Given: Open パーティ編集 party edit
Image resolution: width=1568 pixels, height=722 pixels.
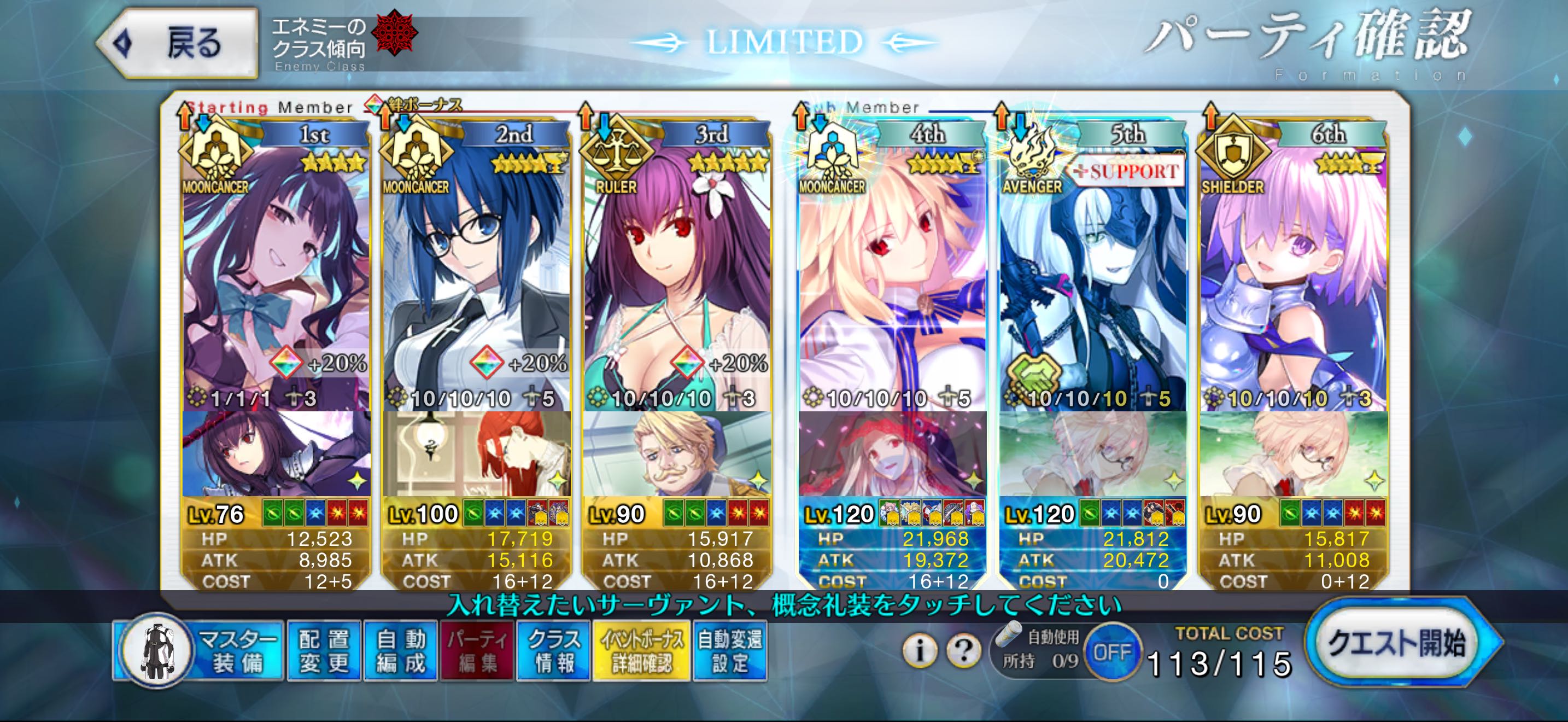Looking at the screenshot, I should pos(477,650).
